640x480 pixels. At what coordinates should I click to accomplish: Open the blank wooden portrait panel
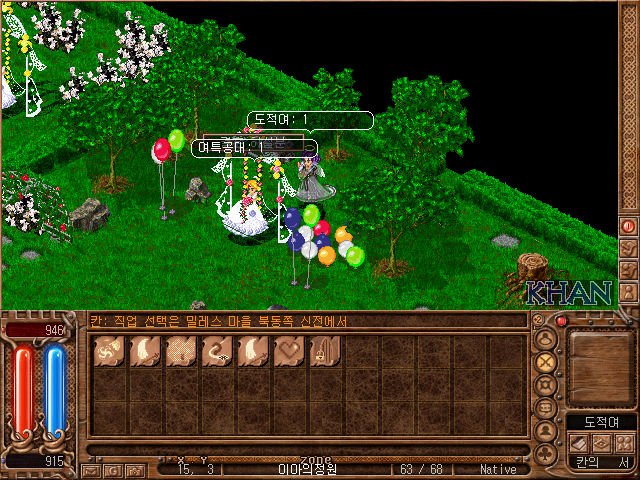(600, 365)
